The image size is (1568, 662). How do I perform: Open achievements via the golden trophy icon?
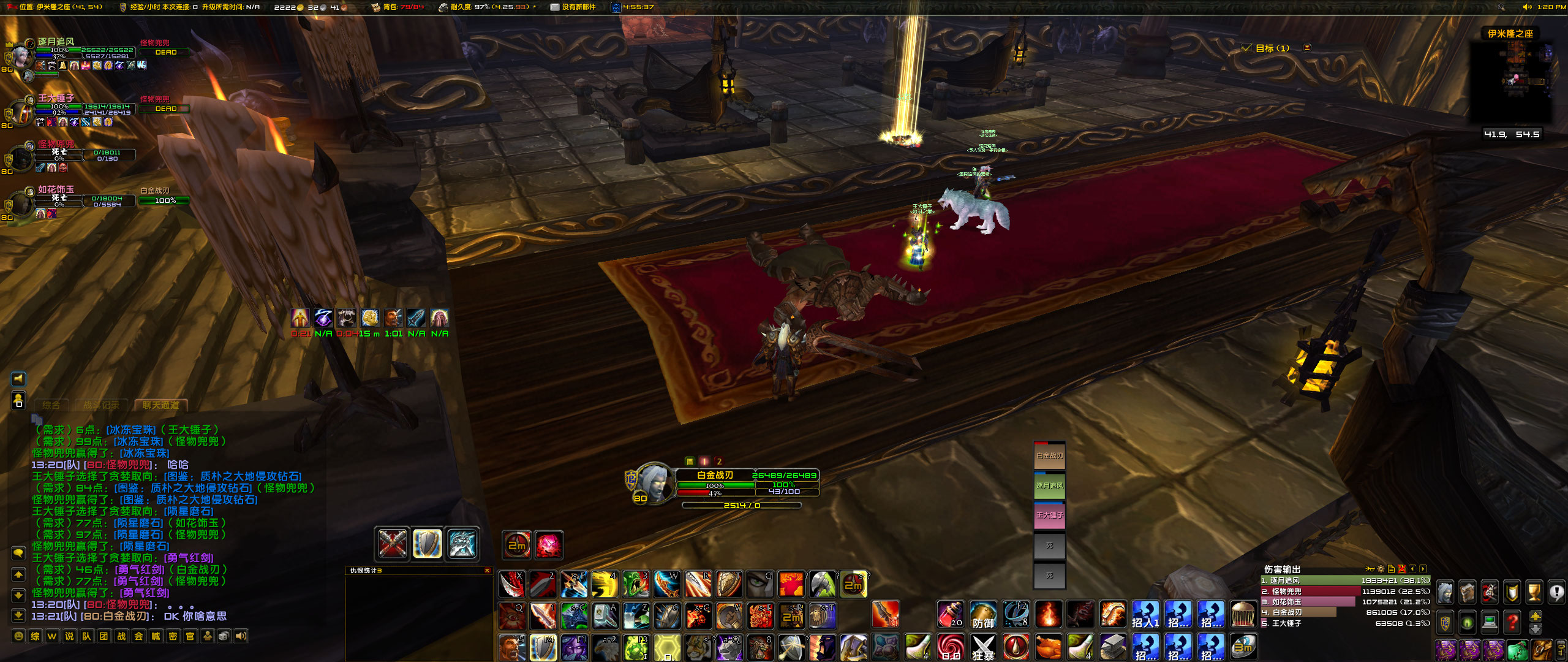click(1533, 592)
